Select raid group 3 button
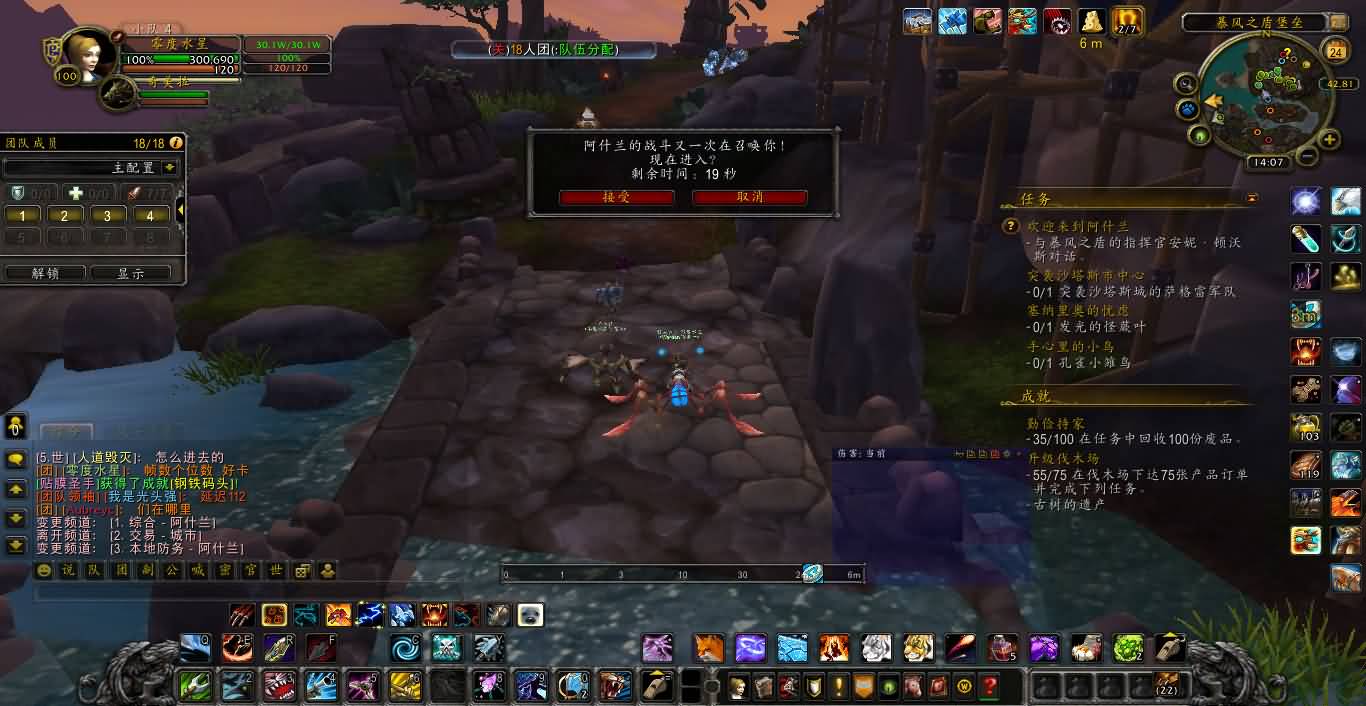This screenshot has width=1366, height=706. (108, 215)
